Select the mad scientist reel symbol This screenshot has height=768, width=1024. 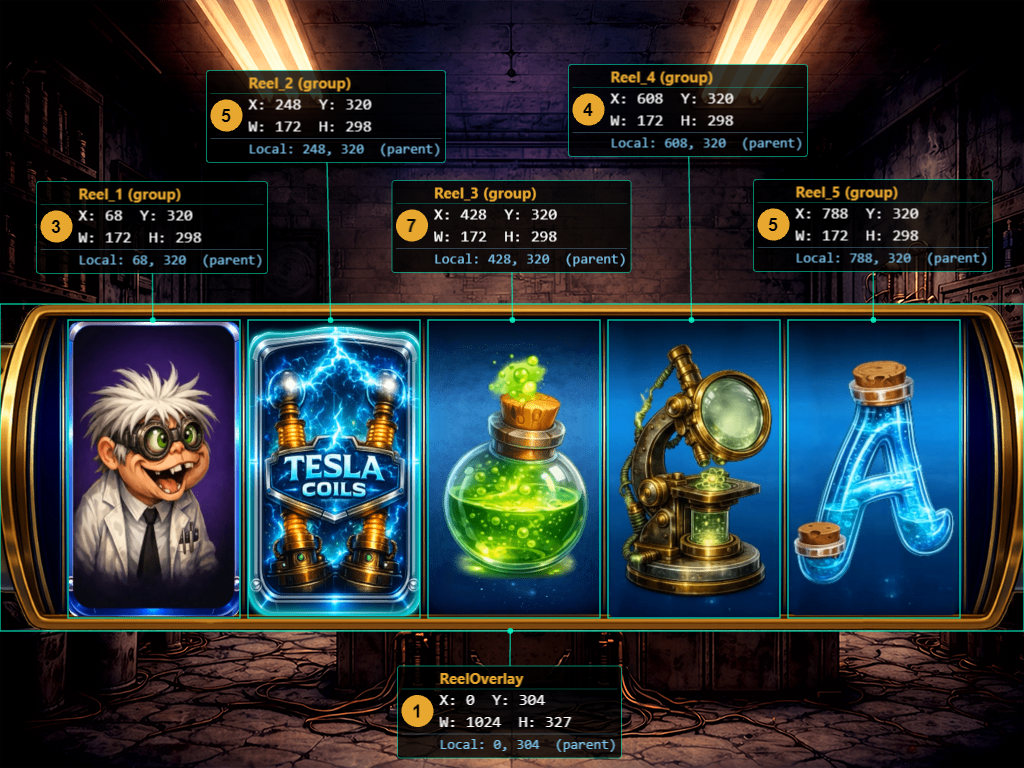(154, 468)
